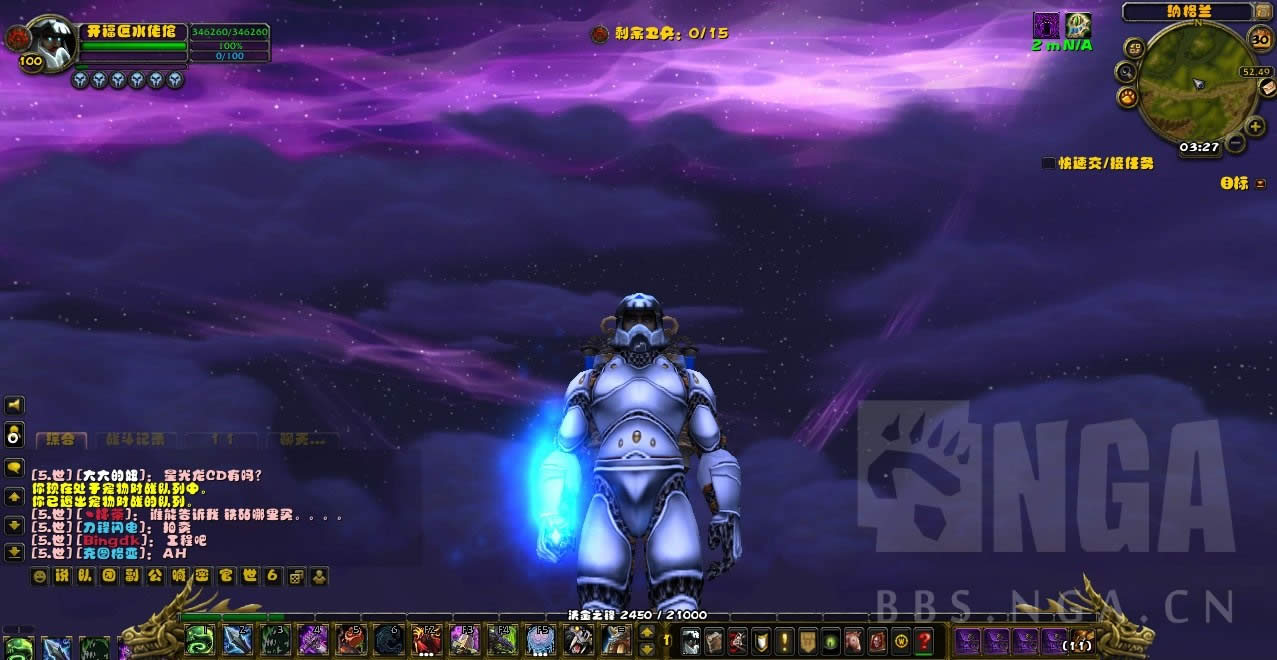Open the backpack bag slot showing (11)
1277x660 pixels.
[x=1082, y=639]
